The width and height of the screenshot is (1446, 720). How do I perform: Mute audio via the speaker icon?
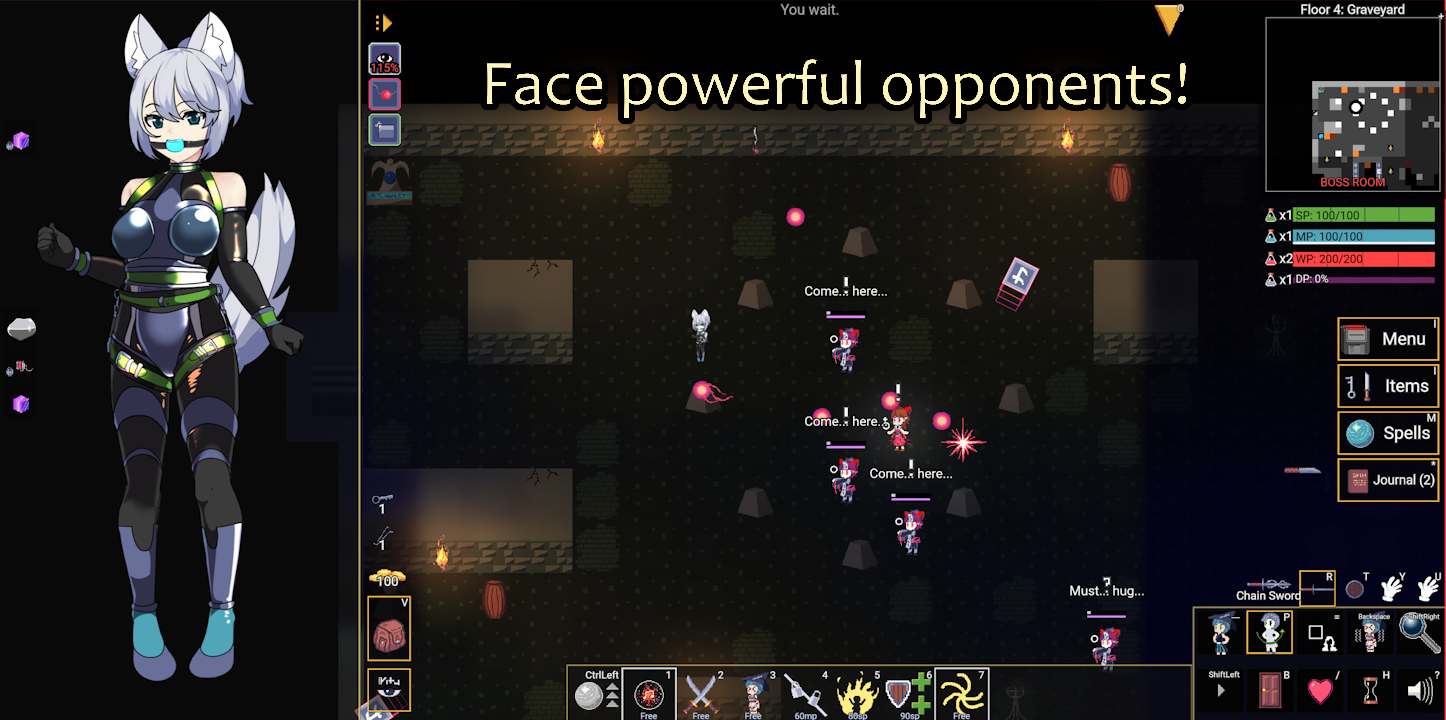pyautogui.click(x=1421, y=690)
